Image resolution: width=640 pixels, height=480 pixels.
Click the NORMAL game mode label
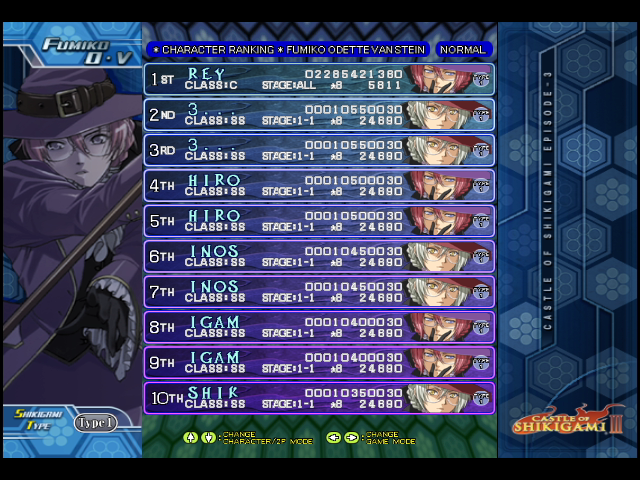pos(463,49)
